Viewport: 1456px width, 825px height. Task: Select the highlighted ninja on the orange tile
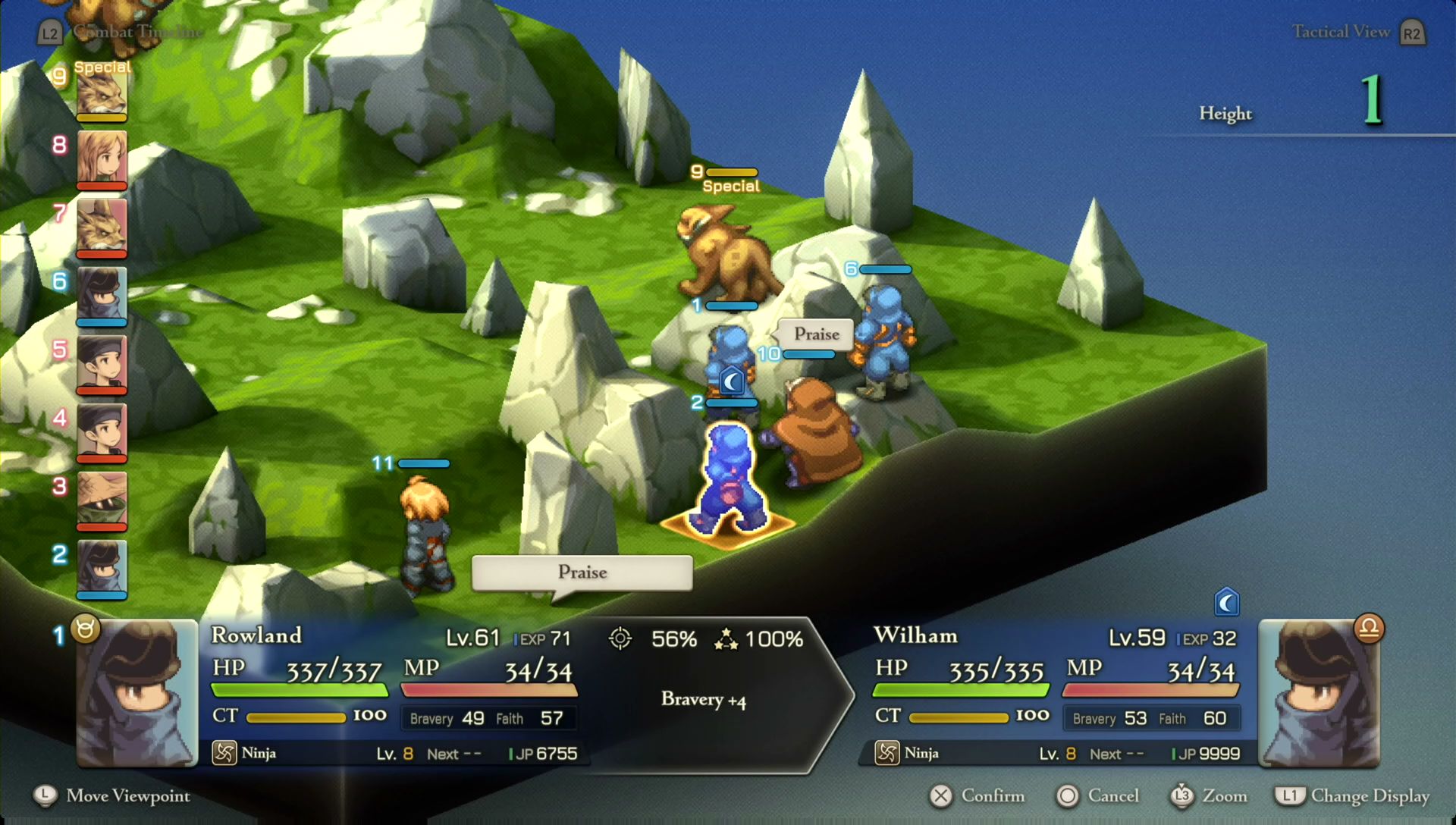point(729,479)
